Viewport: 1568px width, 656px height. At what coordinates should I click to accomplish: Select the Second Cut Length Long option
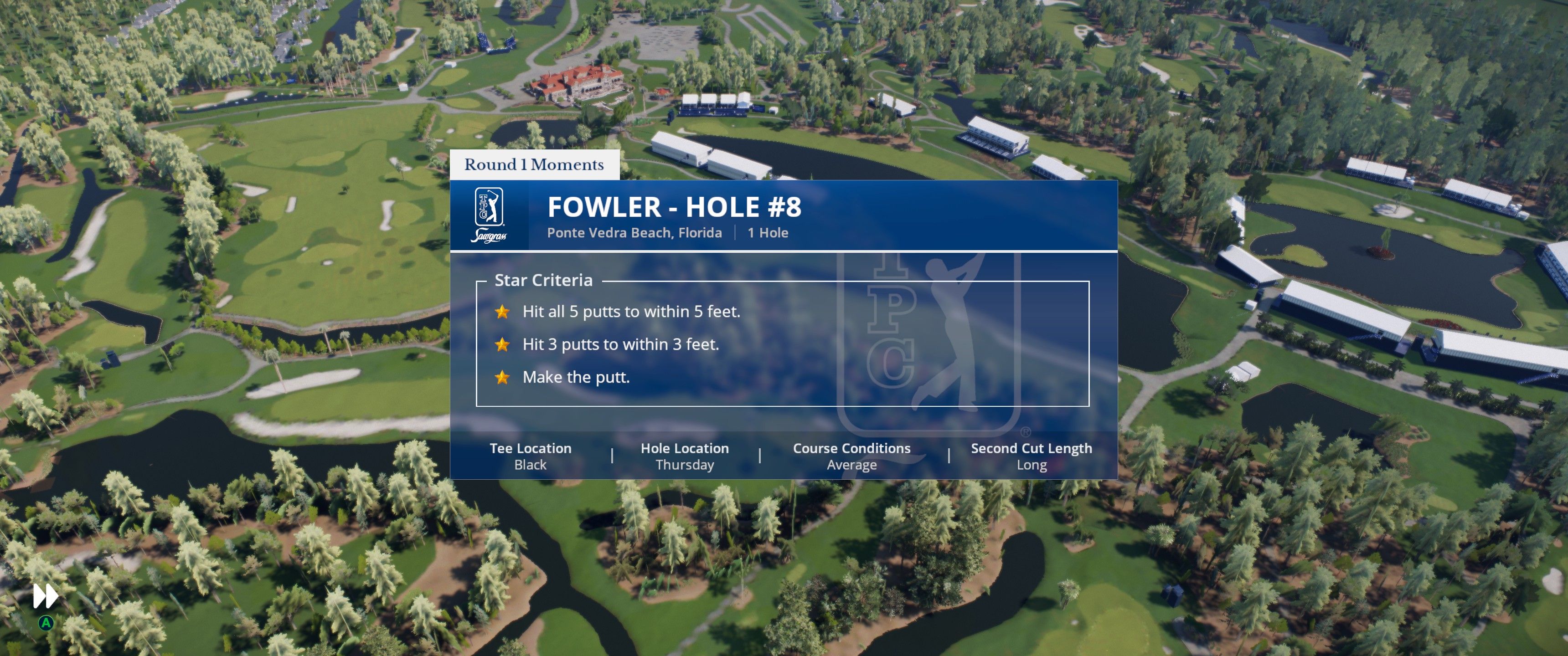1031,456
